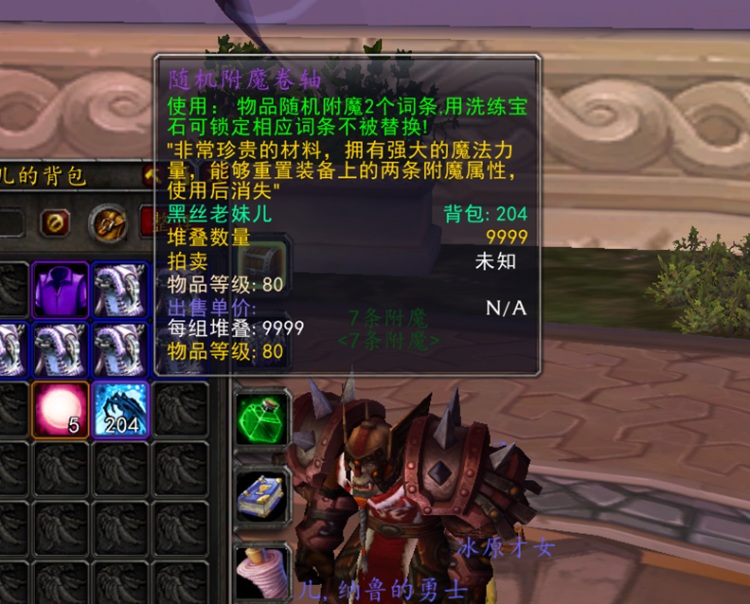The image size is (750, 604).
Task: Click the gold ring button above the bag
Action: [x=55, y=222]
